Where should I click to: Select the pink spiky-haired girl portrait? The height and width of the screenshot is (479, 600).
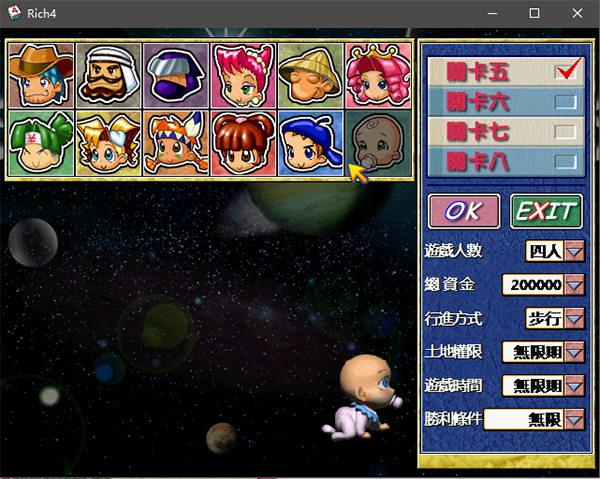point(243,75)
